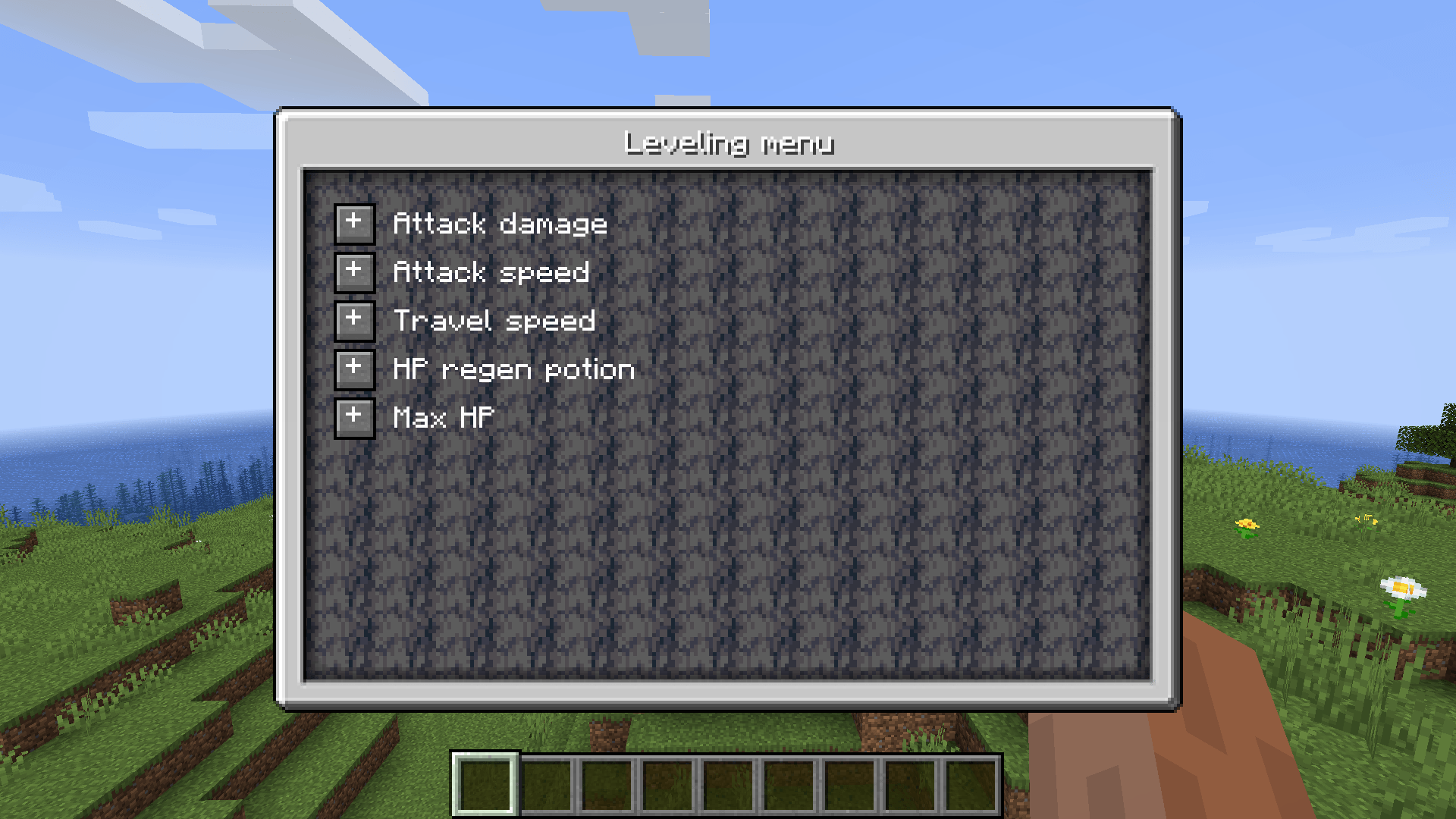Viewport: 1456px width, 819px height.
Task: Select the Max HP stat label
Action: pos(444,417)
